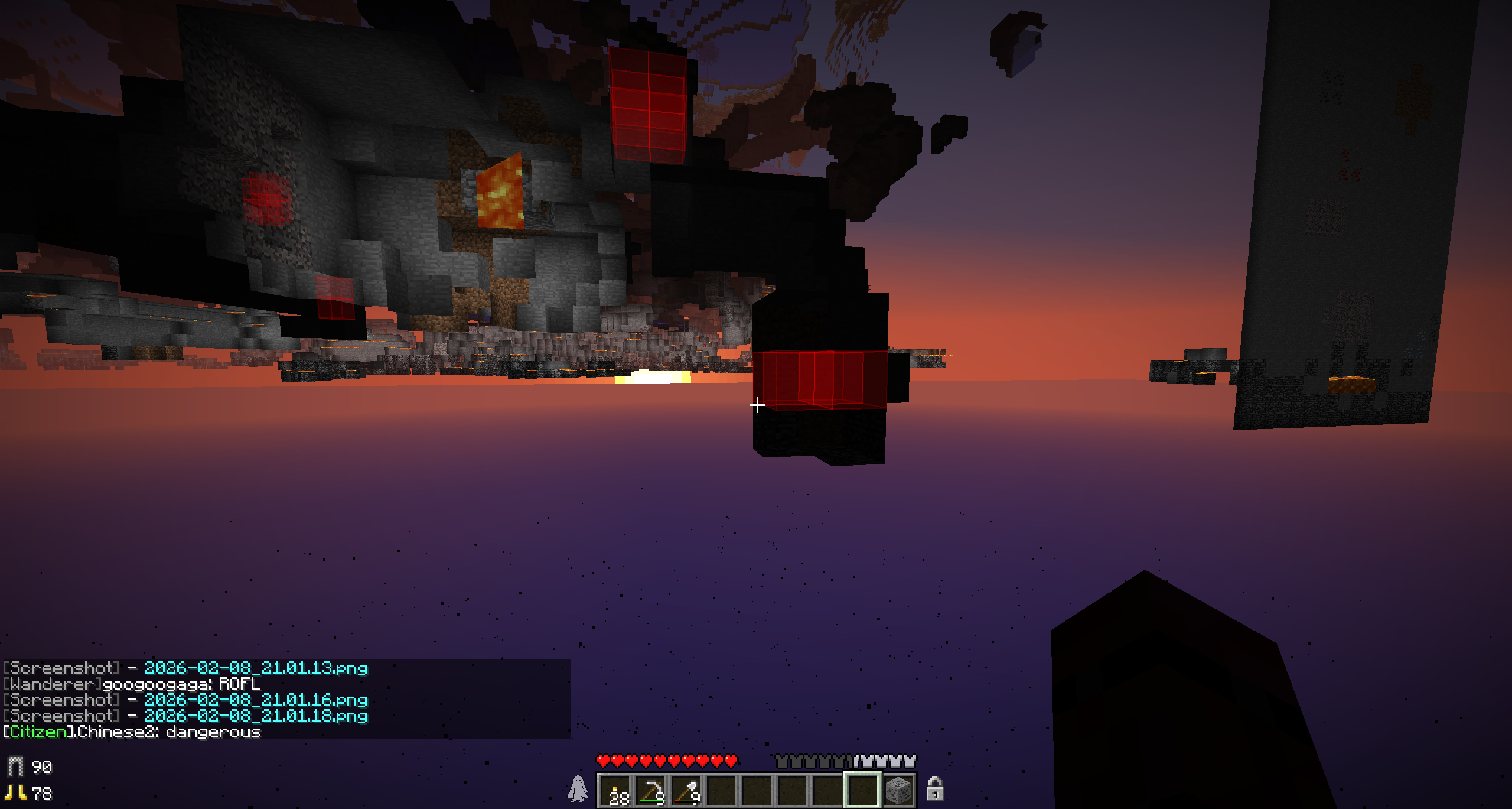Open the 21.01.16 screenshot link in chat
Viewport: 1512px width, 809px height.
click(256, 700)
